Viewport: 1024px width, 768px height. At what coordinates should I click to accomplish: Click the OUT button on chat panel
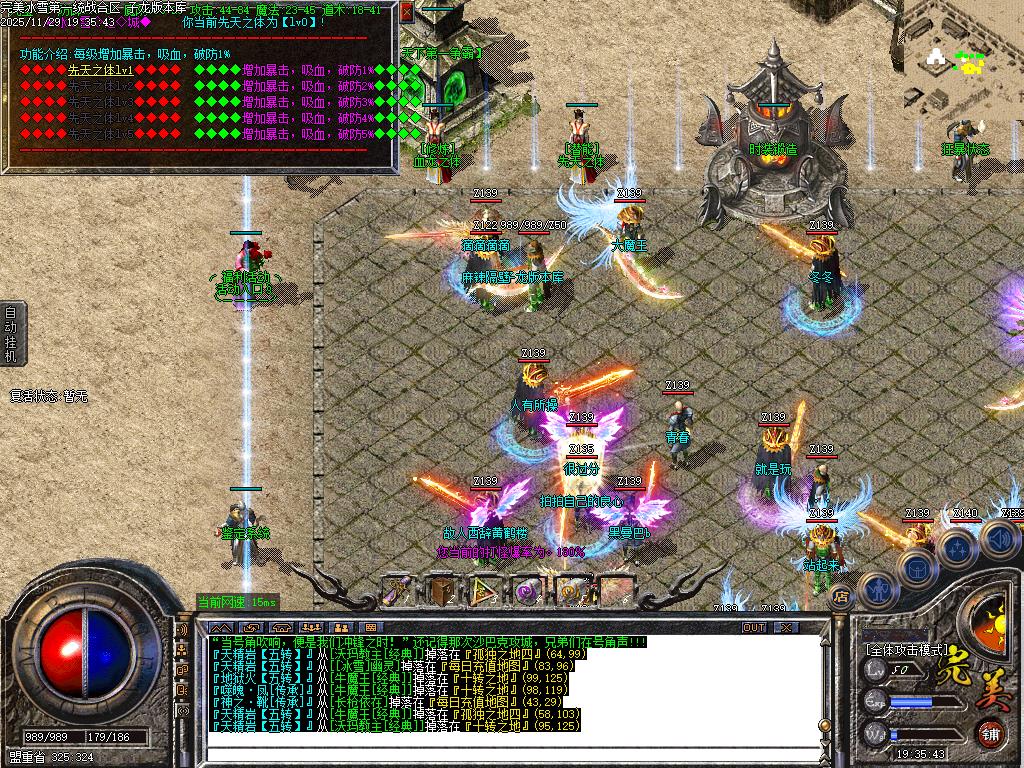click(753, 628)
